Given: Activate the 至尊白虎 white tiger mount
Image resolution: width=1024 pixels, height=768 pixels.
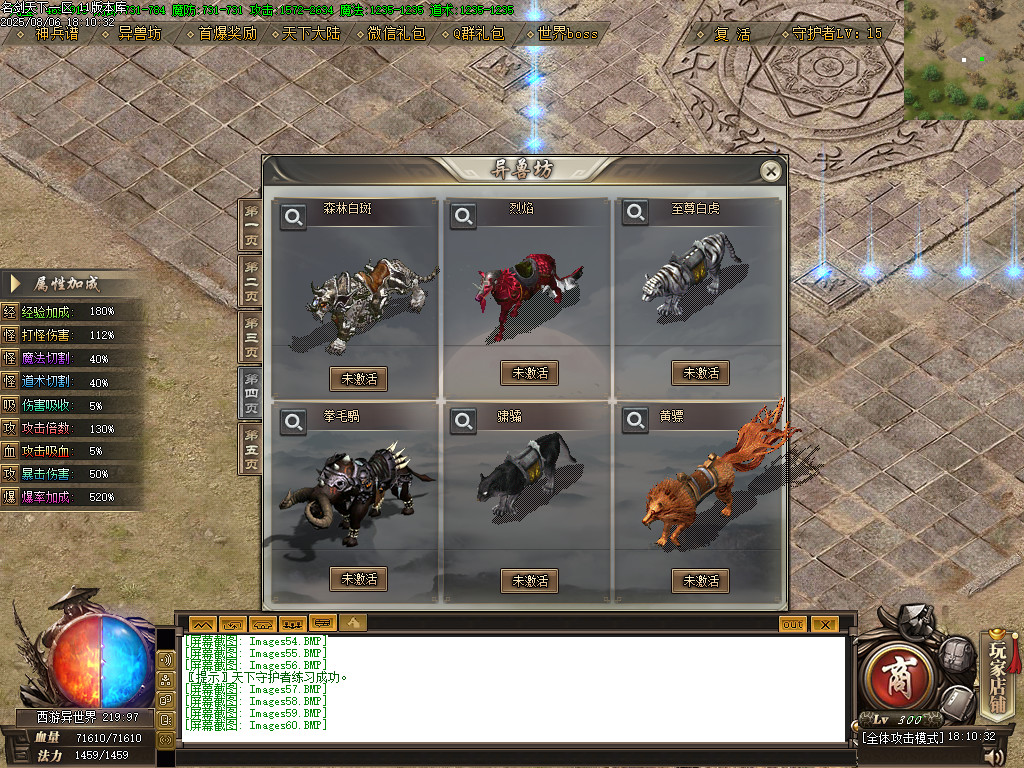Looking at the screenshot, I should pos(700,373).
